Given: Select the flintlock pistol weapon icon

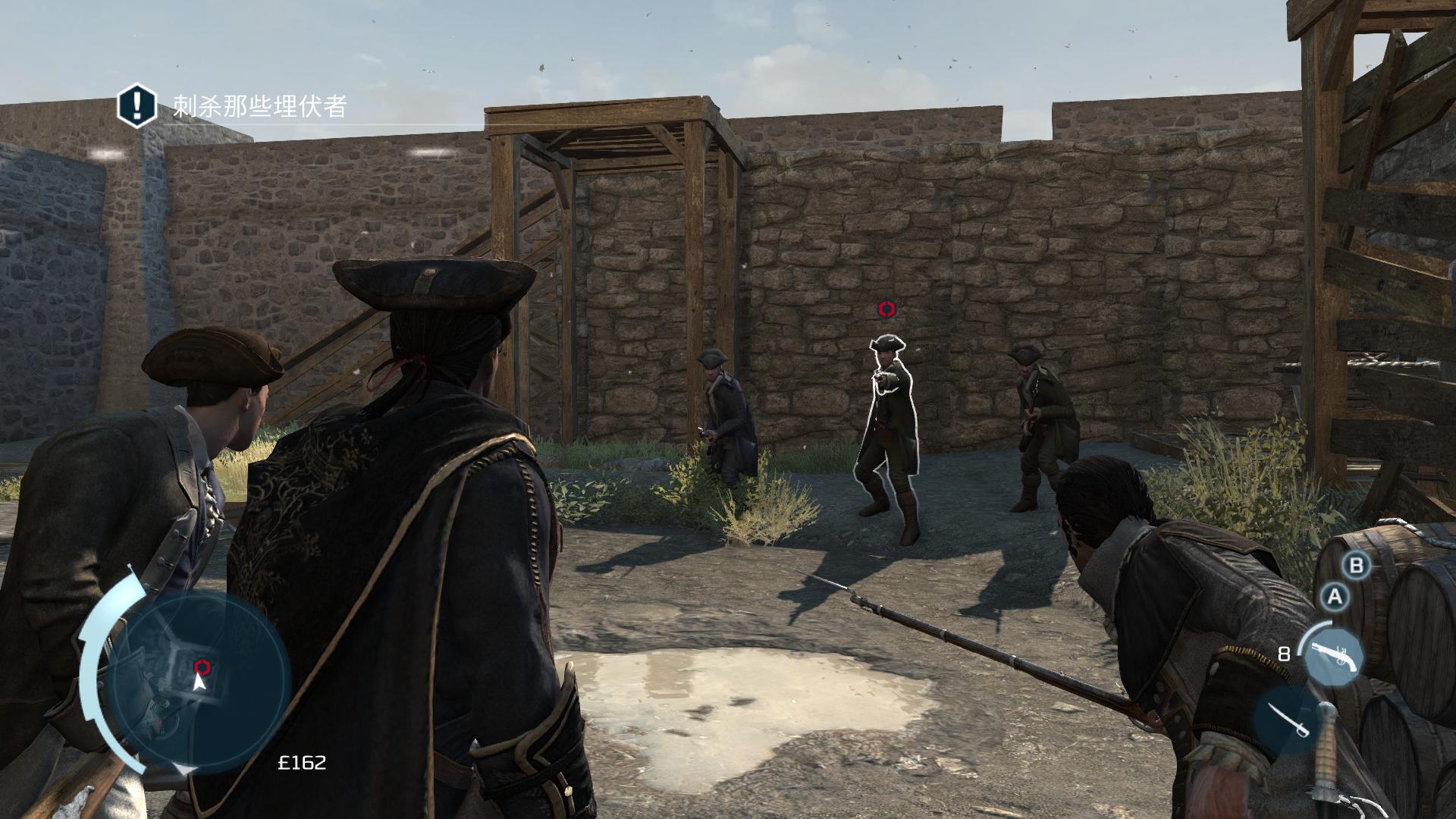Looking at the screenshot, I should click(1332, 654).
